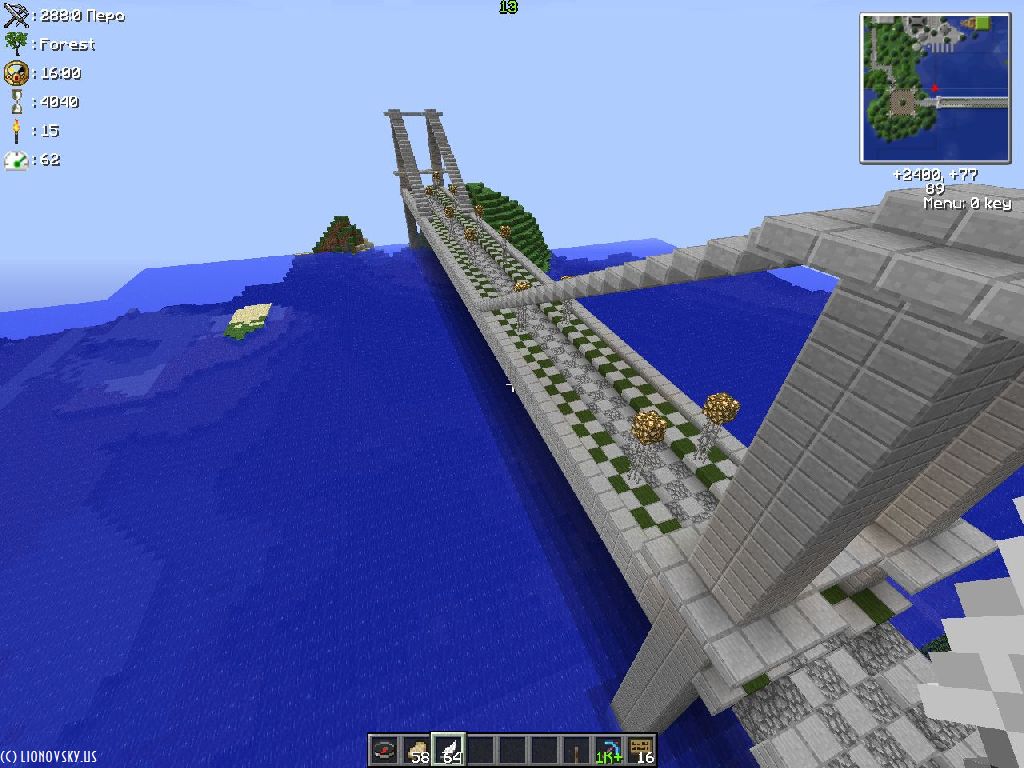Select the stick hotbar slot
The width and height of the screenshot is (1024, 768).
pyautogui.click(x=576, y=750)
